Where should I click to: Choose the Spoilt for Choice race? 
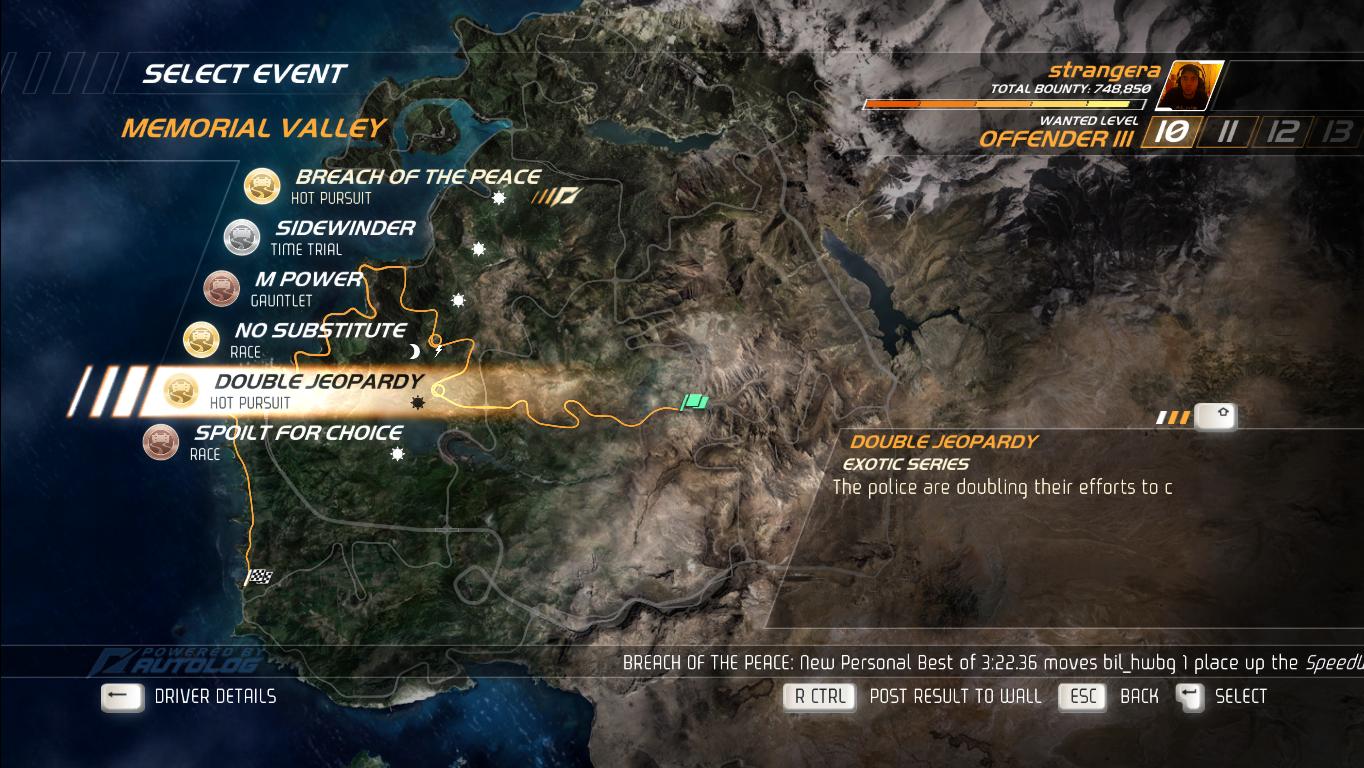tap(298, 433)
